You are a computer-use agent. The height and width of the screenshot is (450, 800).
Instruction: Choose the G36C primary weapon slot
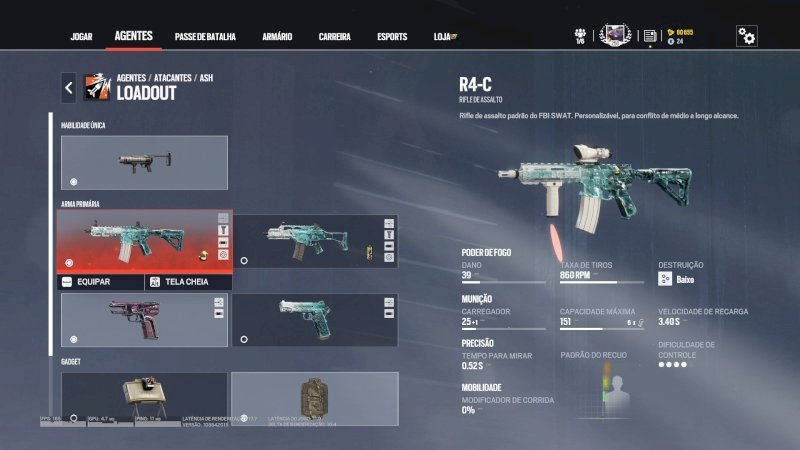point(315,241)
